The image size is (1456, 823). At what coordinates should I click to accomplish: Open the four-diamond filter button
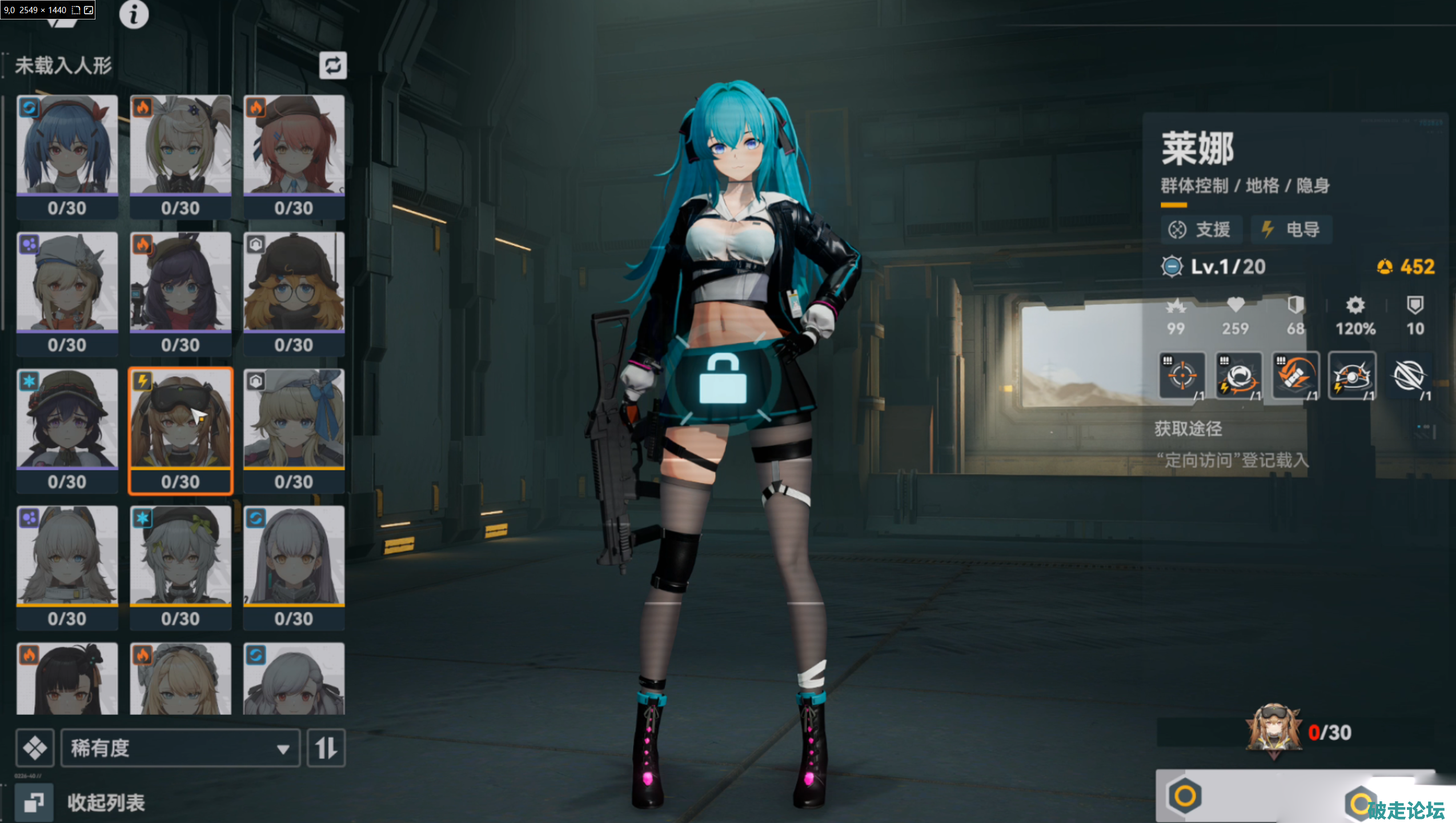point(35,748)
